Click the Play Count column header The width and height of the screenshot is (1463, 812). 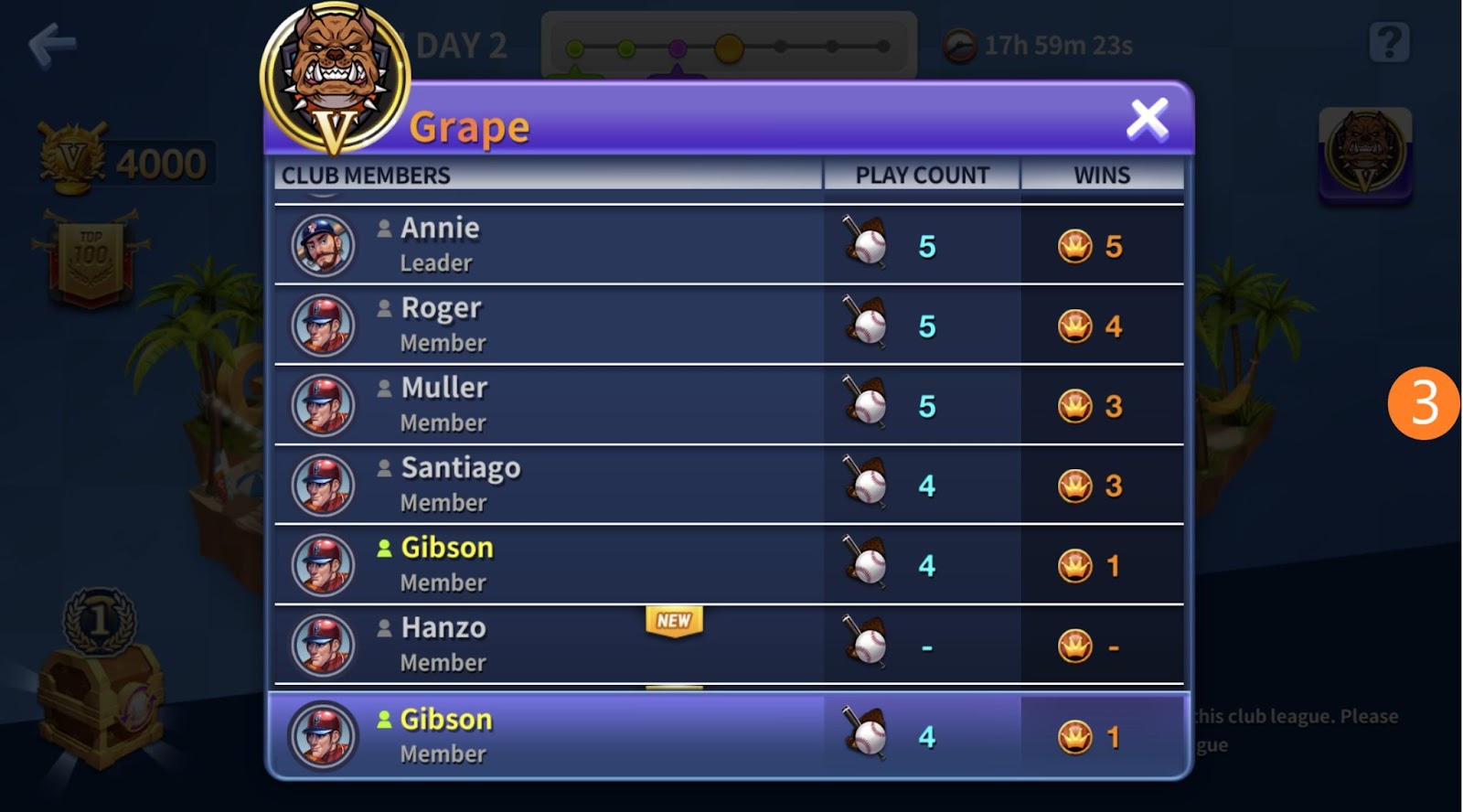point(922,175)
